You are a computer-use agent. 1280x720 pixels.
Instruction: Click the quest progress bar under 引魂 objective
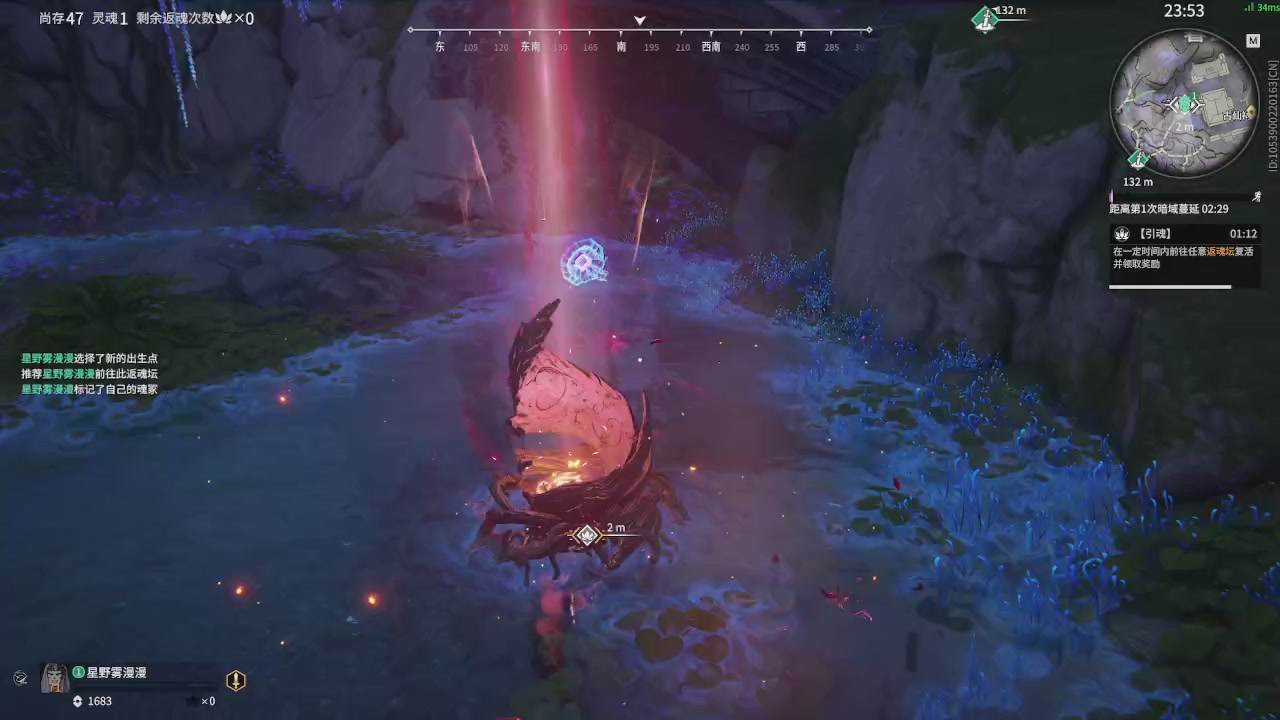1170,287
